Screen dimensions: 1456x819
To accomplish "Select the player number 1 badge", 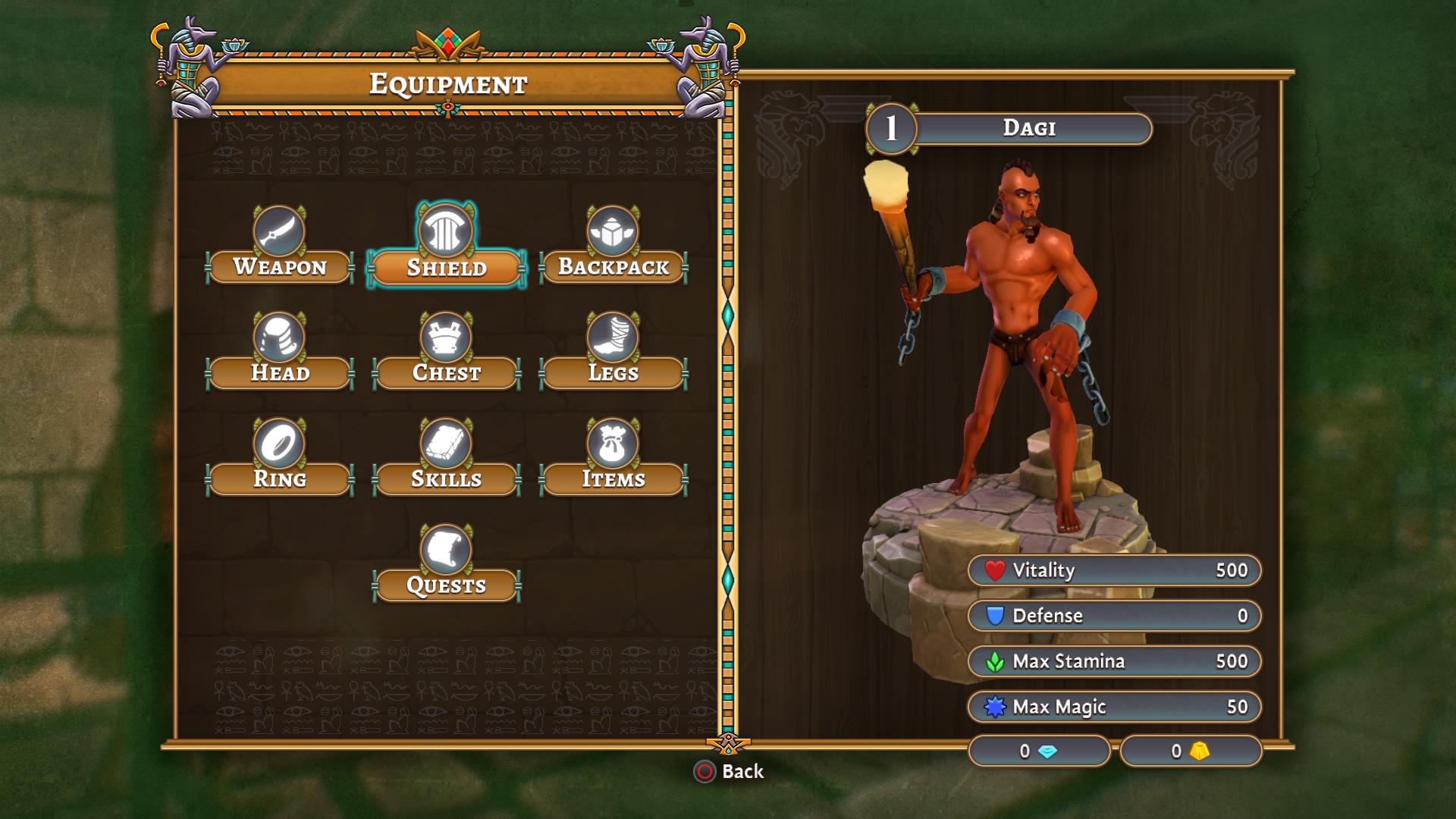I will pyautogui.click(x=892, y=127).
